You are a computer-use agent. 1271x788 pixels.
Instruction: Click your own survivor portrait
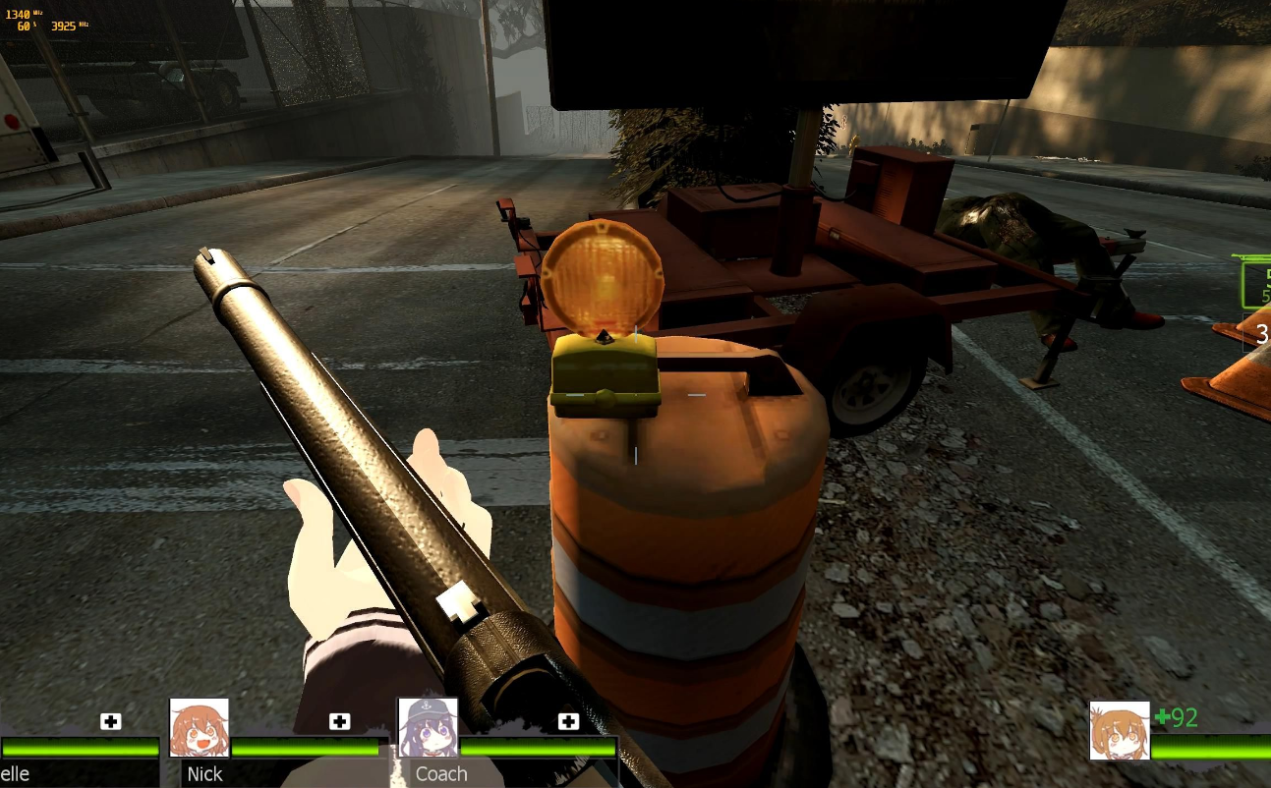[x=1119, y=730]
